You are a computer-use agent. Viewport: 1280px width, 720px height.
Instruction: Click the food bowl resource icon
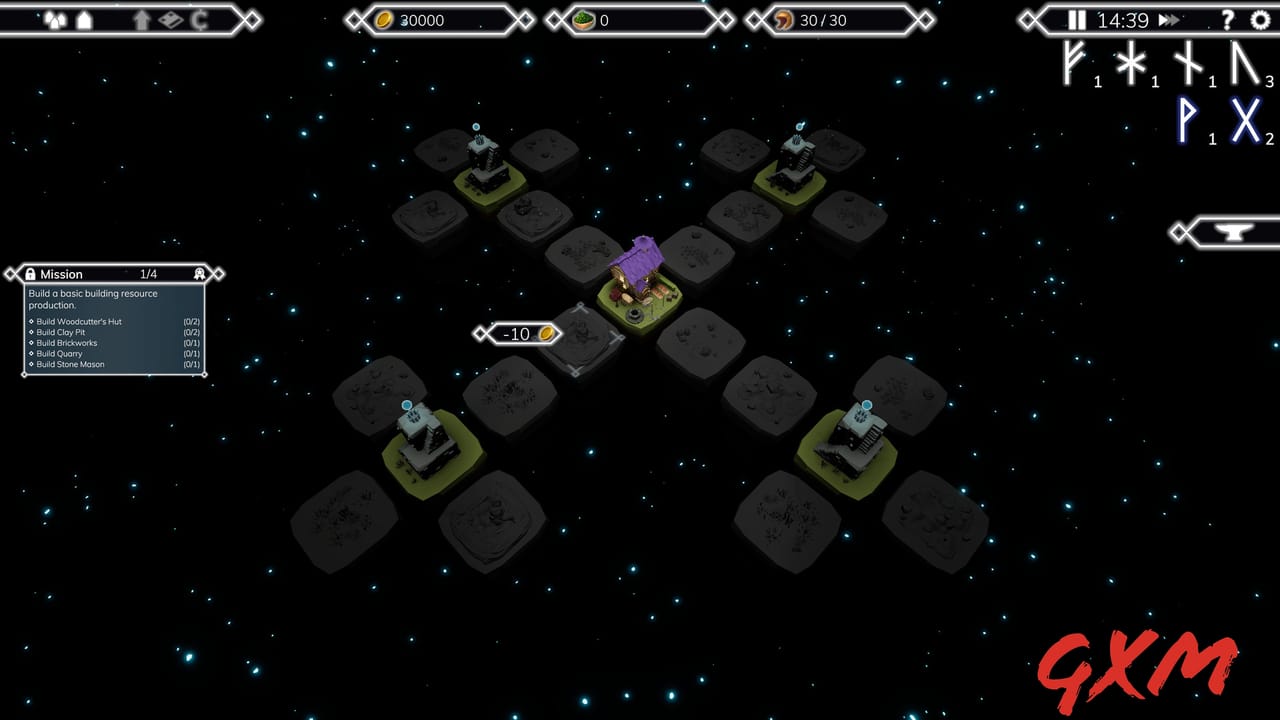point(583,19)
